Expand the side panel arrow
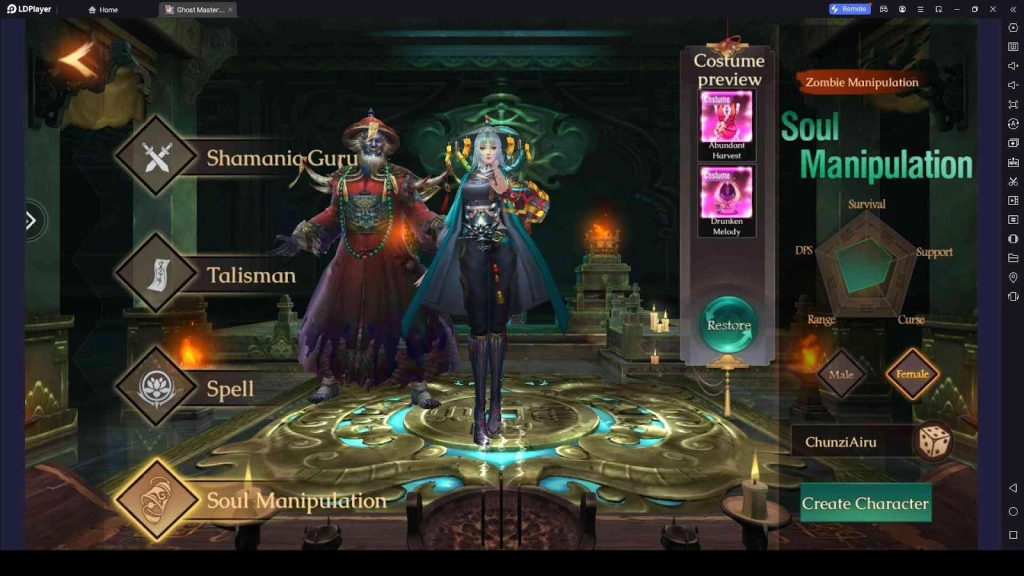This screenshot has height=576, width=1024. [31, 220]
